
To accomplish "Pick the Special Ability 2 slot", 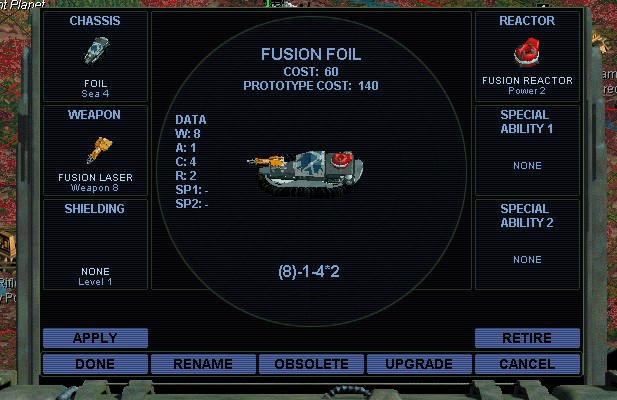I will 527,244.
